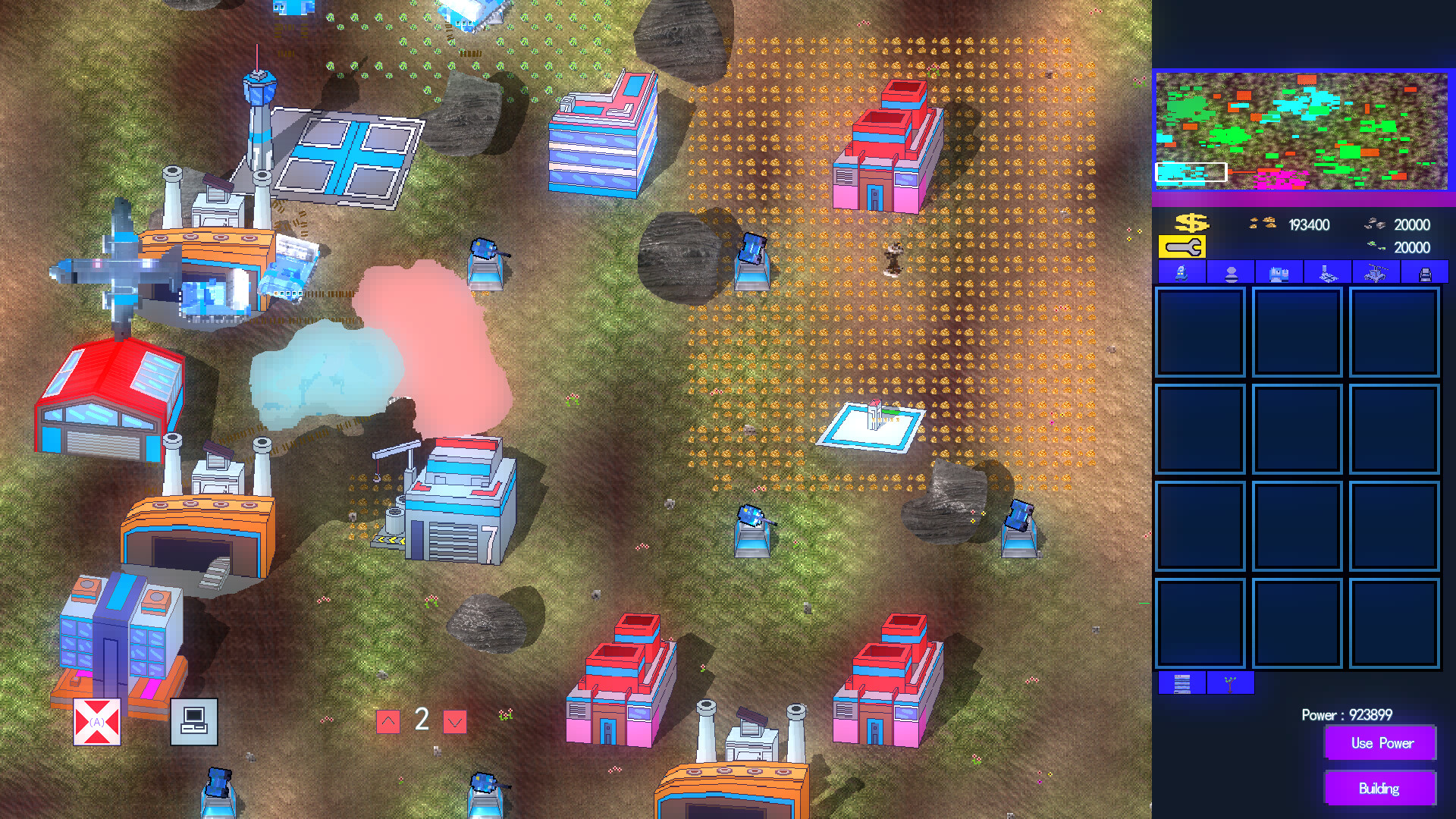1456x819 pixels.
Task: Click the up arrow to increase the counter
Action: pos(389,720)
